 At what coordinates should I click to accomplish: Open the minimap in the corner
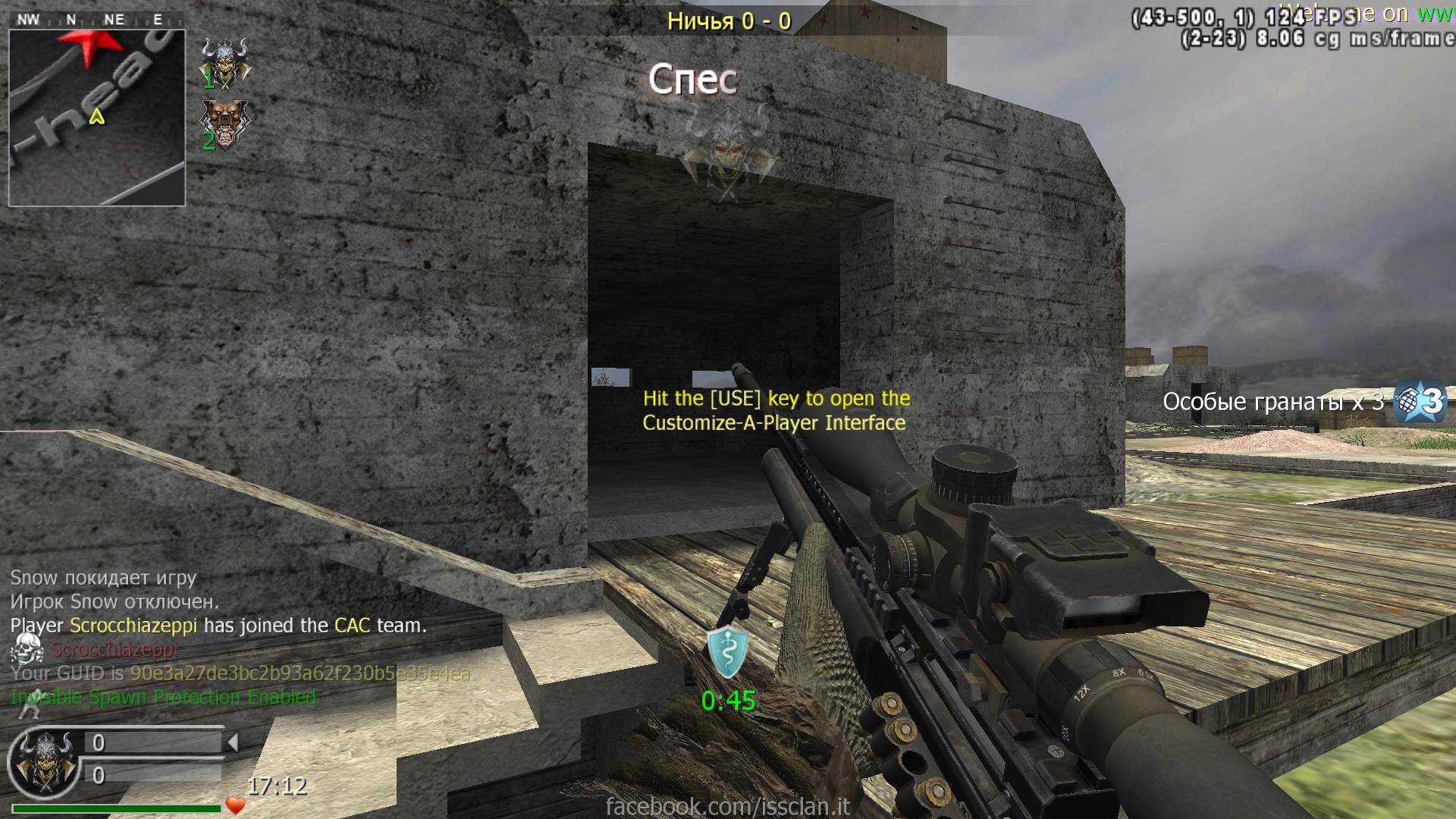[x=96, y=118]
